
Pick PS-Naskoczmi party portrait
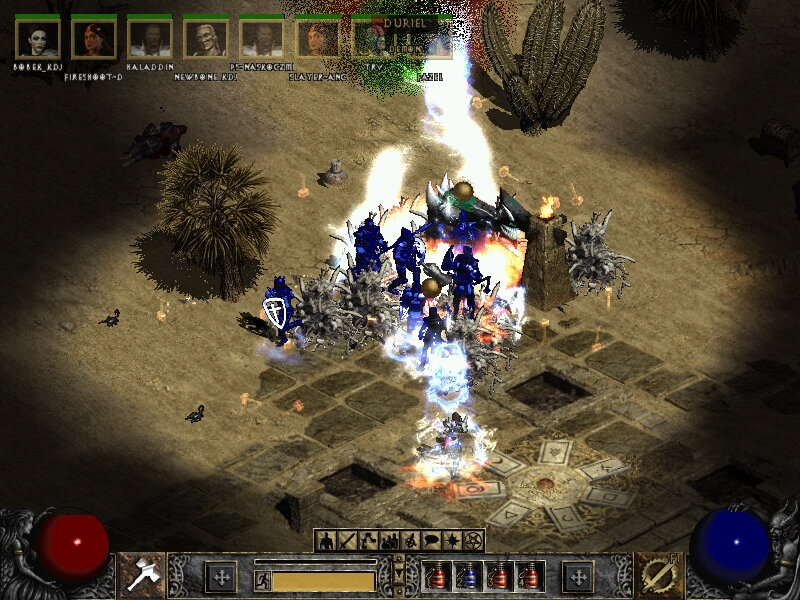click(x=262, y=39)
